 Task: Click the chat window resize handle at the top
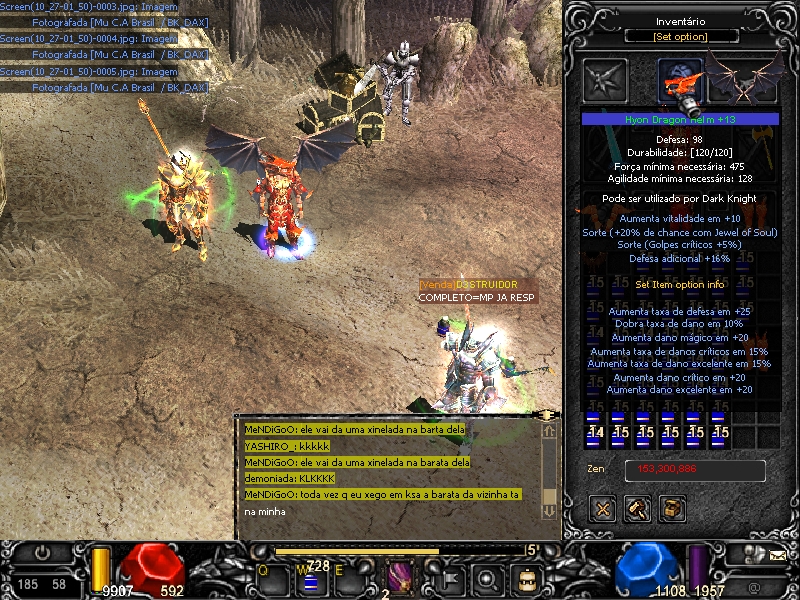(x=547, y=413)
